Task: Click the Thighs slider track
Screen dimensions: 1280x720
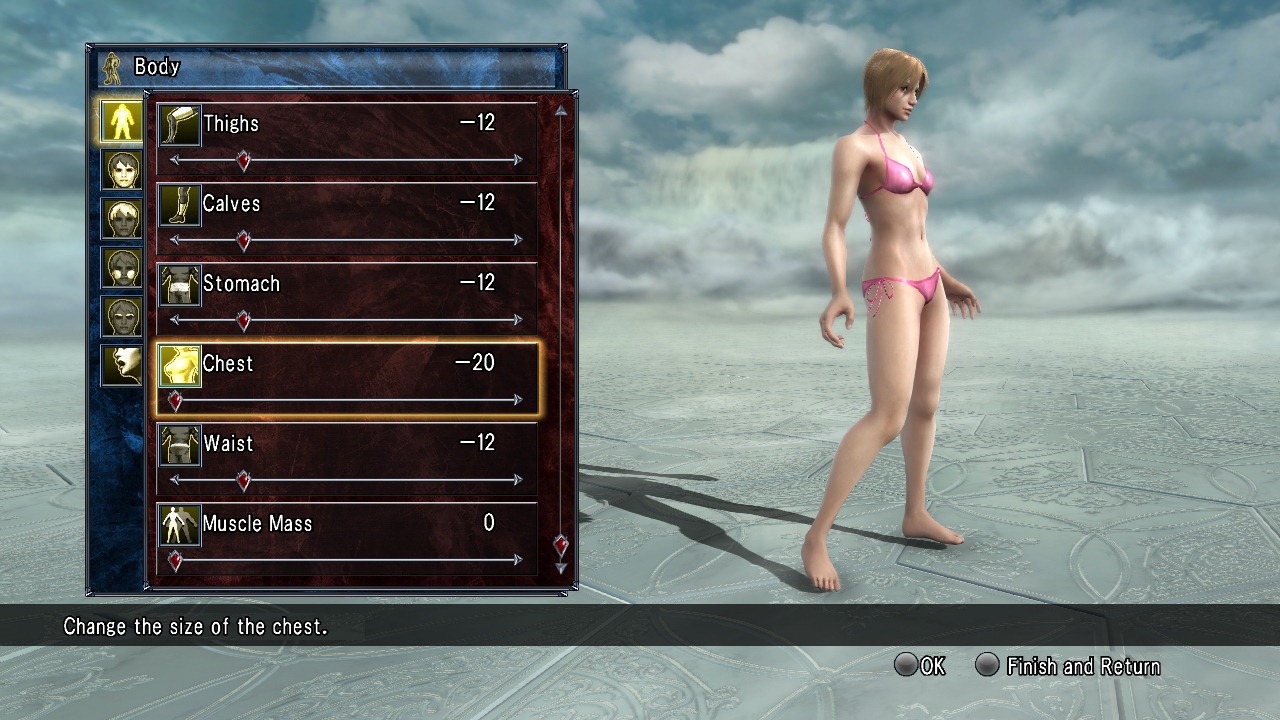Action: (x=380, y=160)
